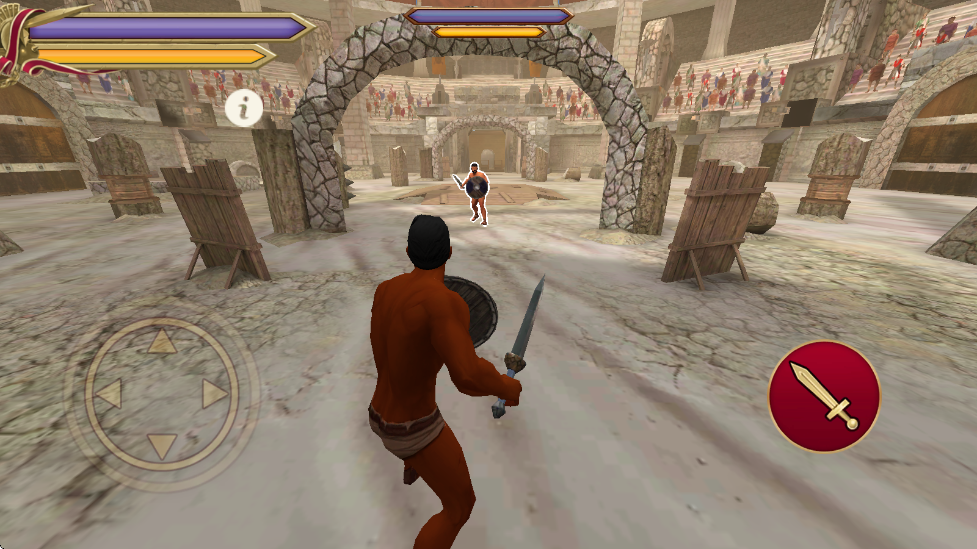Open the info button
This screenshot has width=977, height=549.
click(x=244, y=107)
